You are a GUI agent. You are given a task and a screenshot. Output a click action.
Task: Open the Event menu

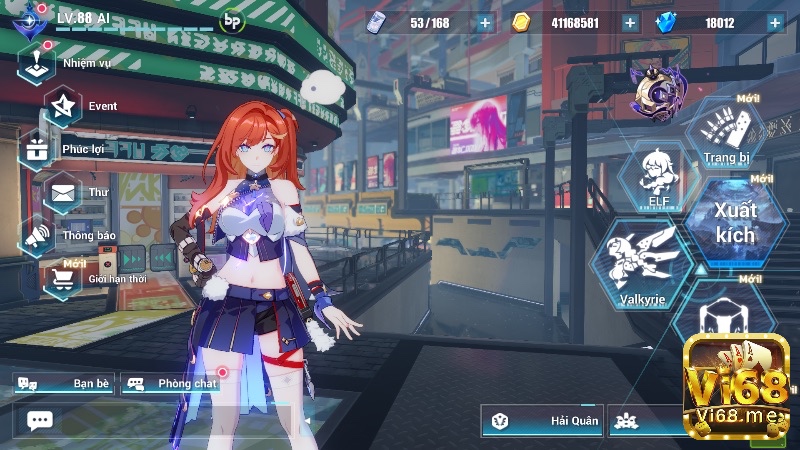pos(64,106)
